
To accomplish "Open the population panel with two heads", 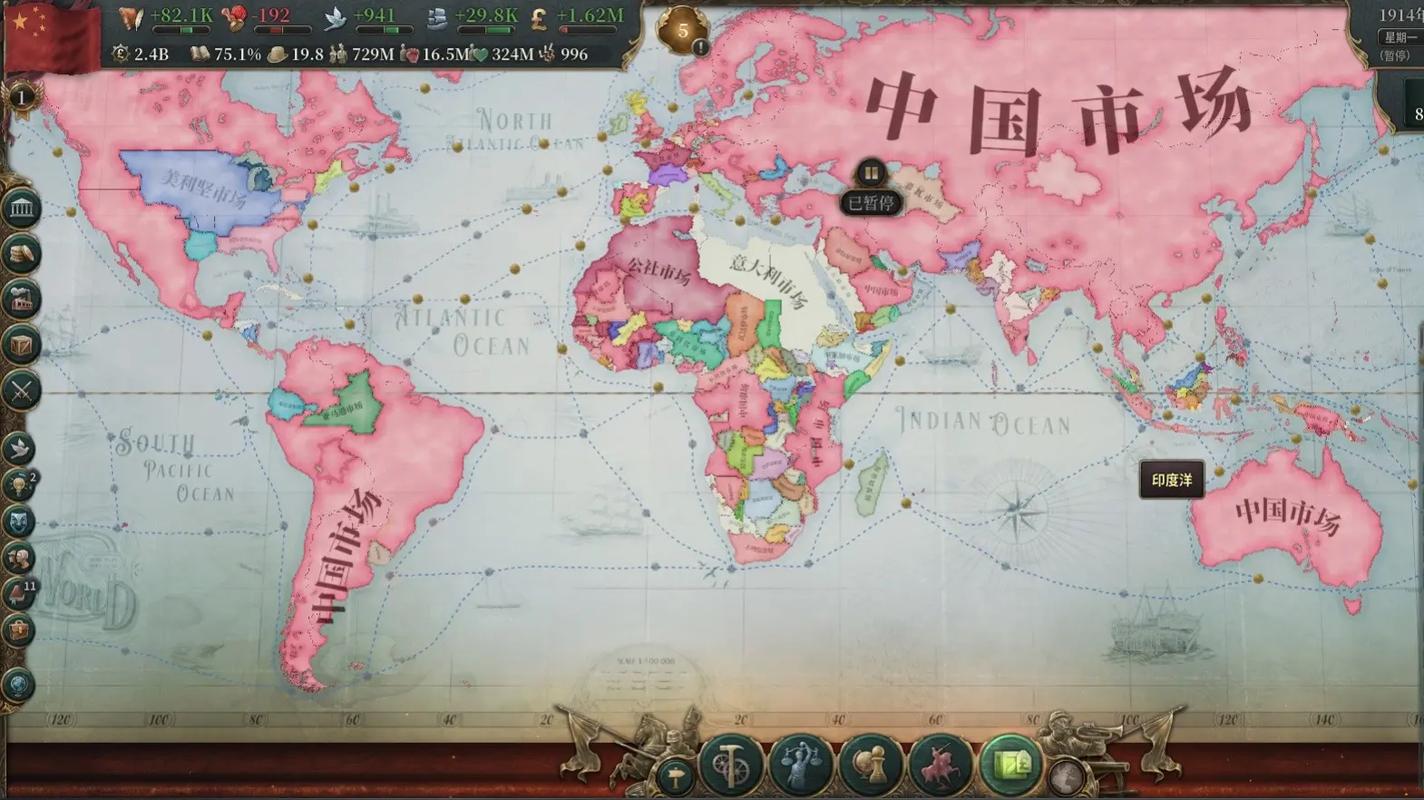I will (x=19, y=558).
